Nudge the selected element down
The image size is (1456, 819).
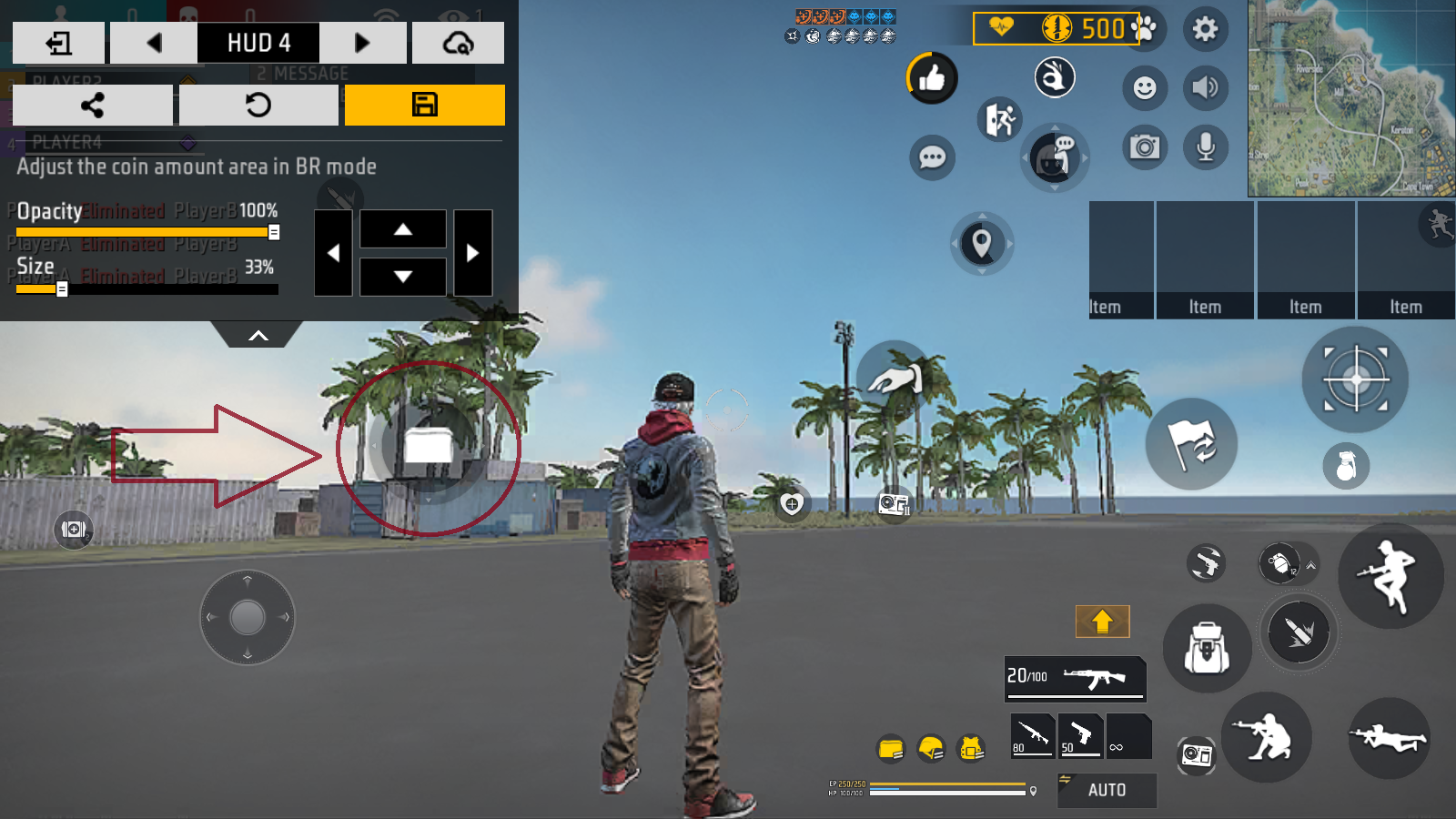pos(403,277)
